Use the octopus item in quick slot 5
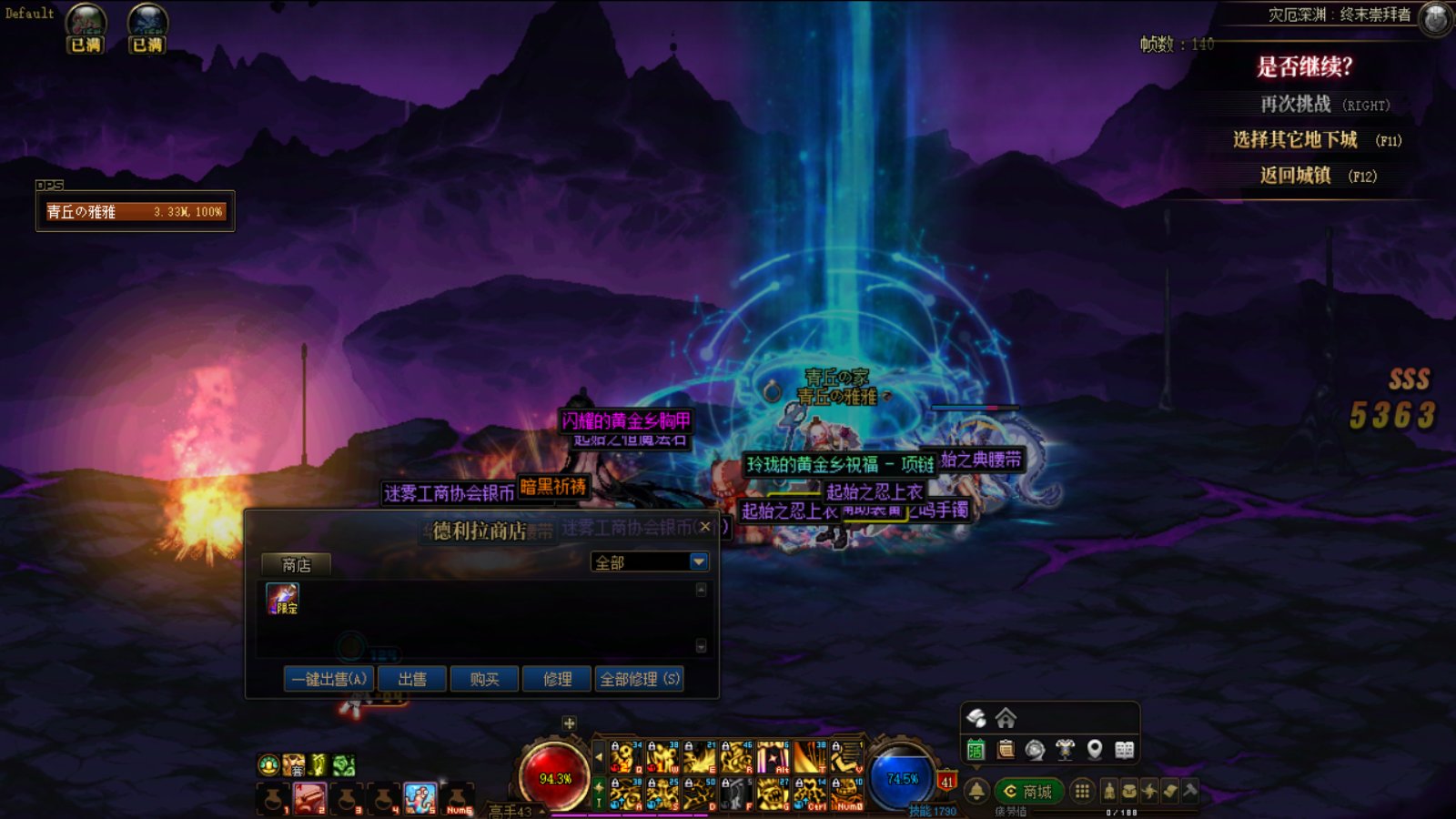 click(420, 798)
